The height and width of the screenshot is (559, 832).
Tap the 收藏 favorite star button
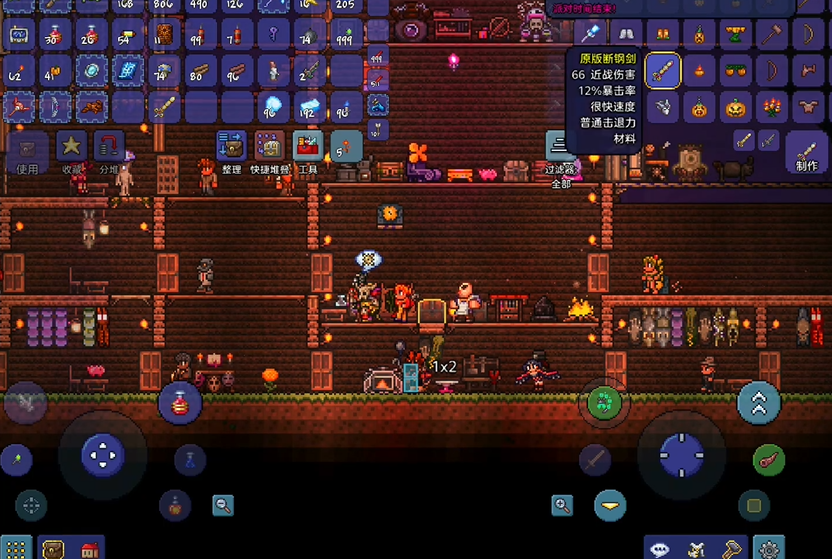coord(71,147)
